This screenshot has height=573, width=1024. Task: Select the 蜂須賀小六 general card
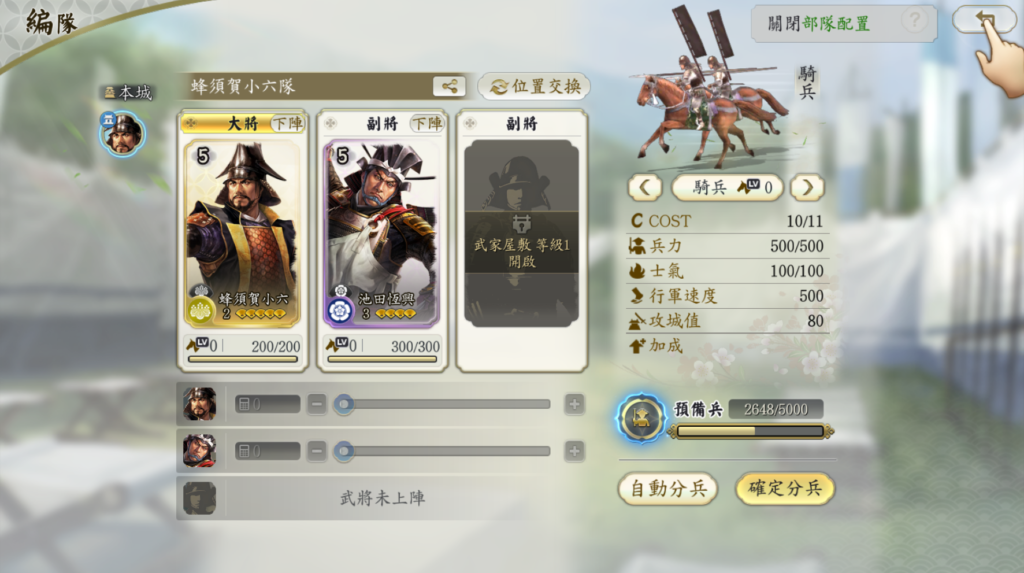[x=243, y=235]
